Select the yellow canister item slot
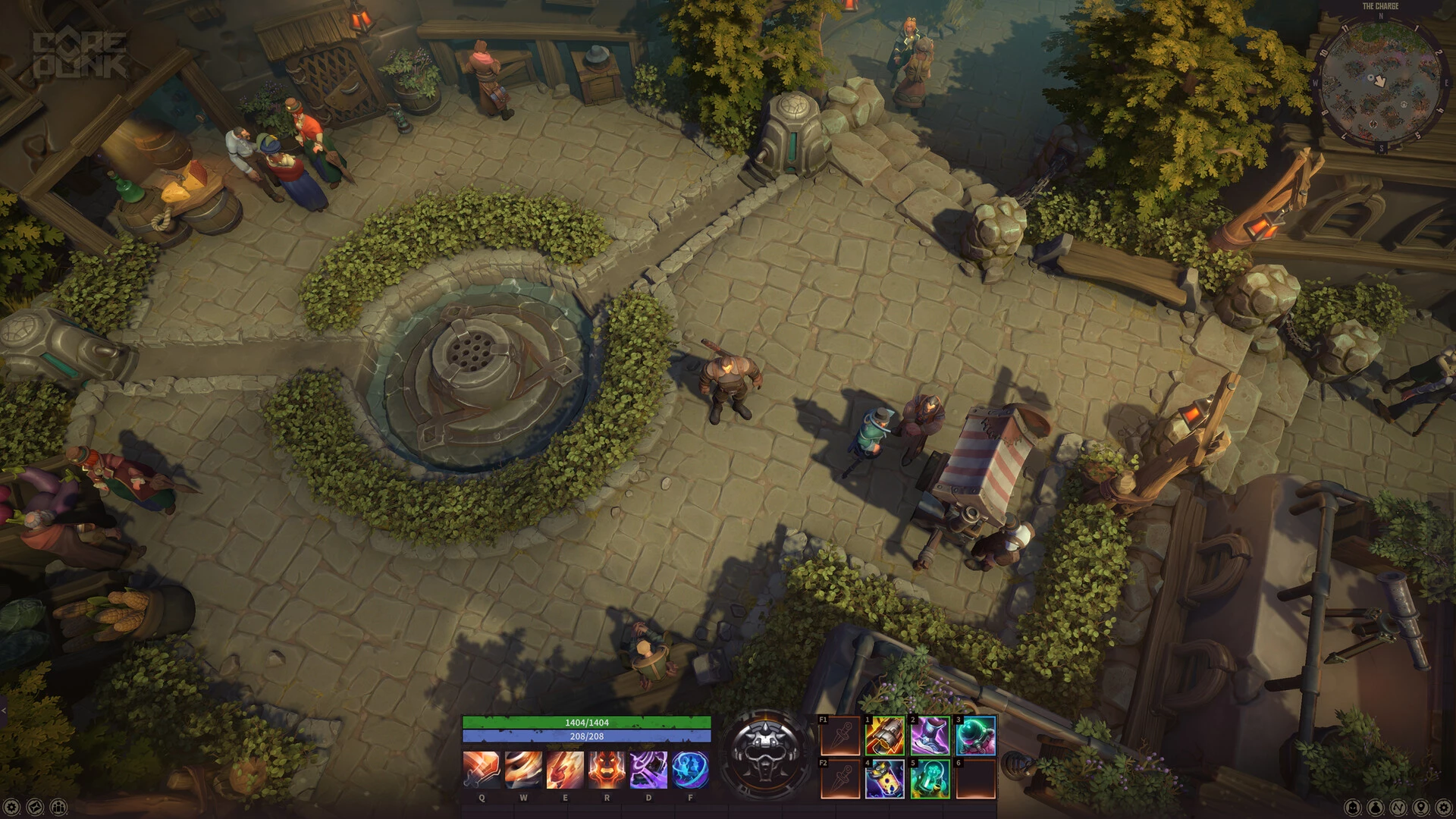 click(885, 779)
